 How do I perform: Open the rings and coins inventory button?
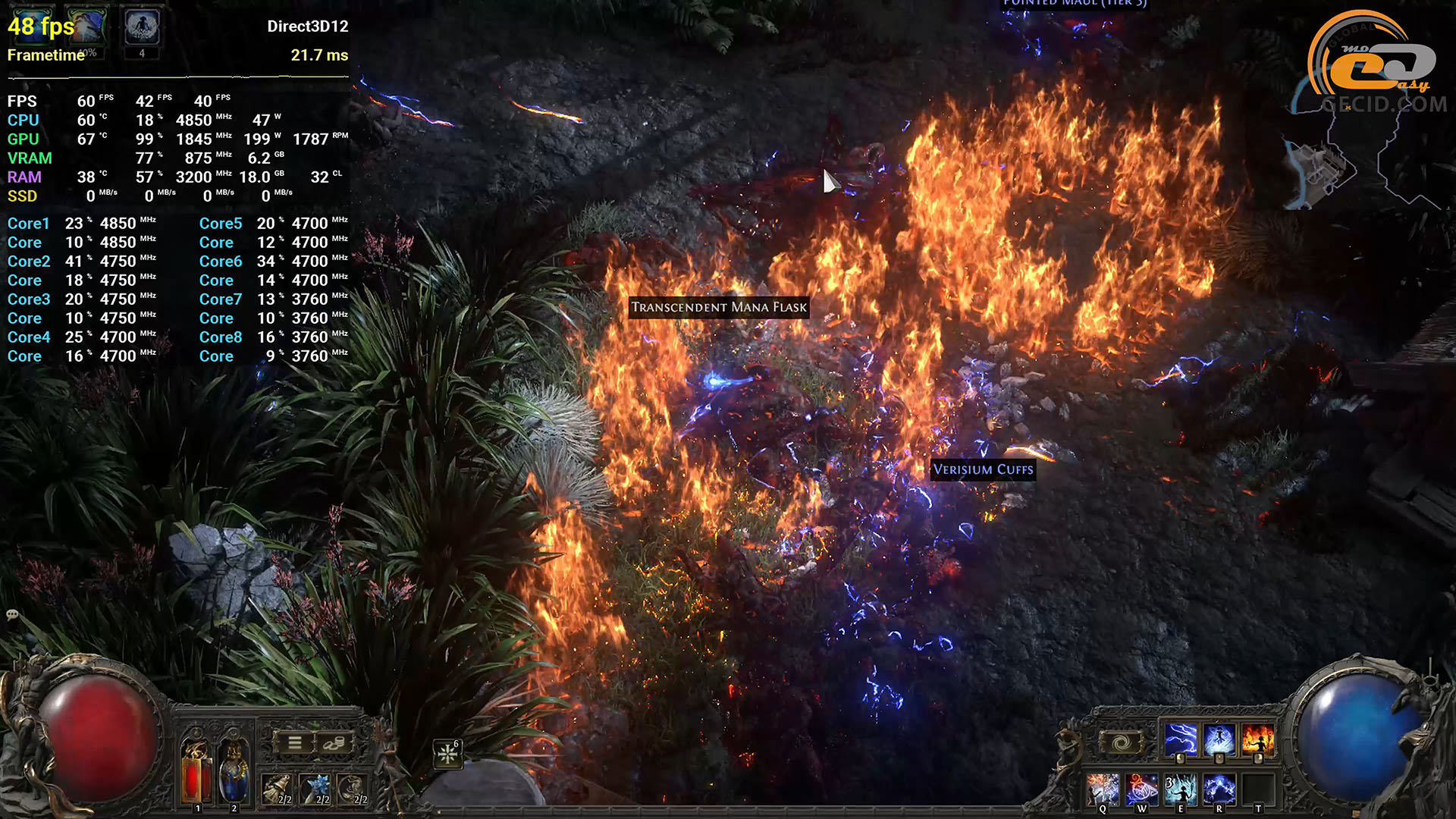pos(334,743)
